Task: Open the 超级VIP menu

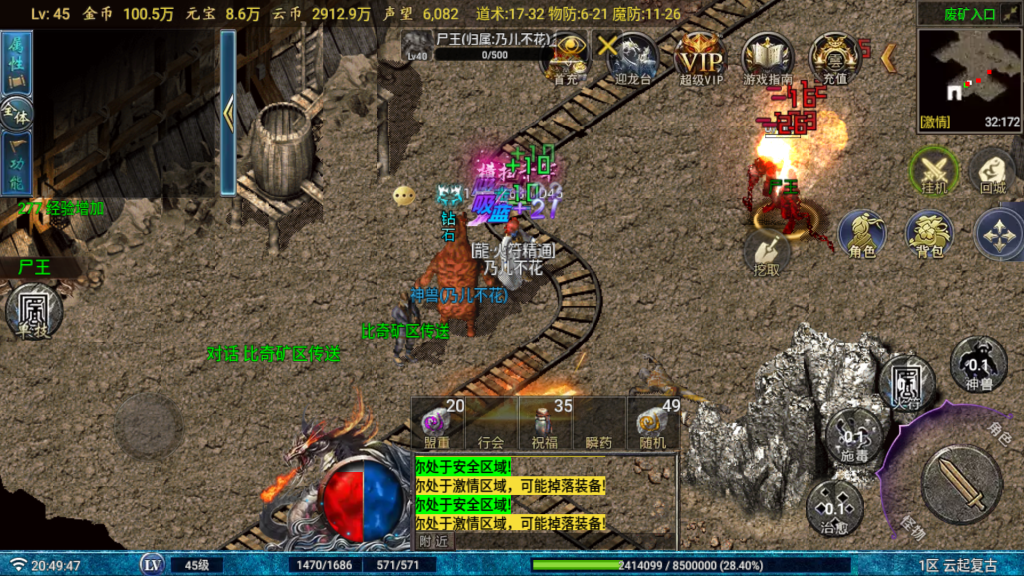Action: 700,57
